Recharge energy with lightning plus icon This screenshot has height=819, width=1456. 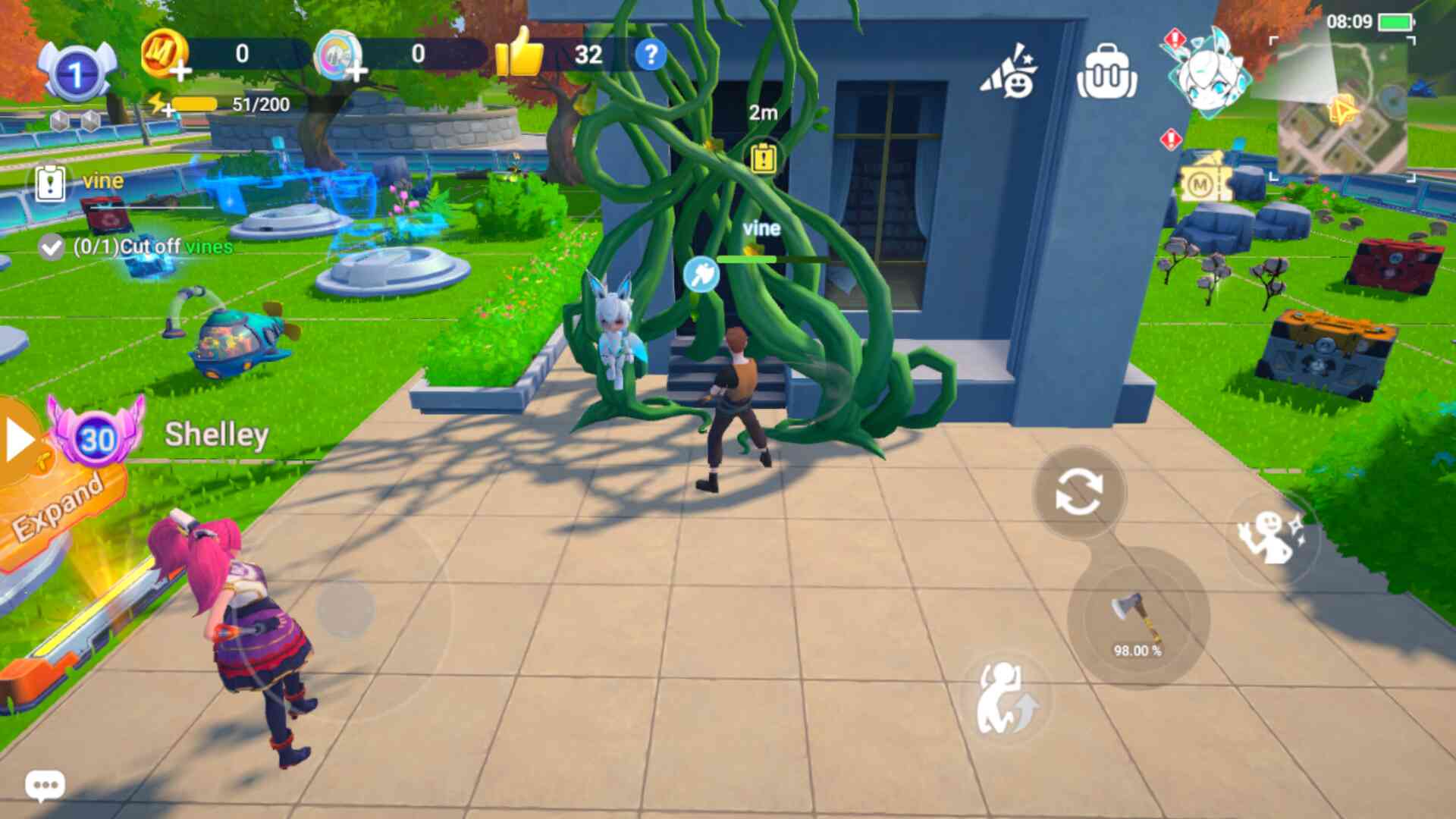click(x=161, y=105)
